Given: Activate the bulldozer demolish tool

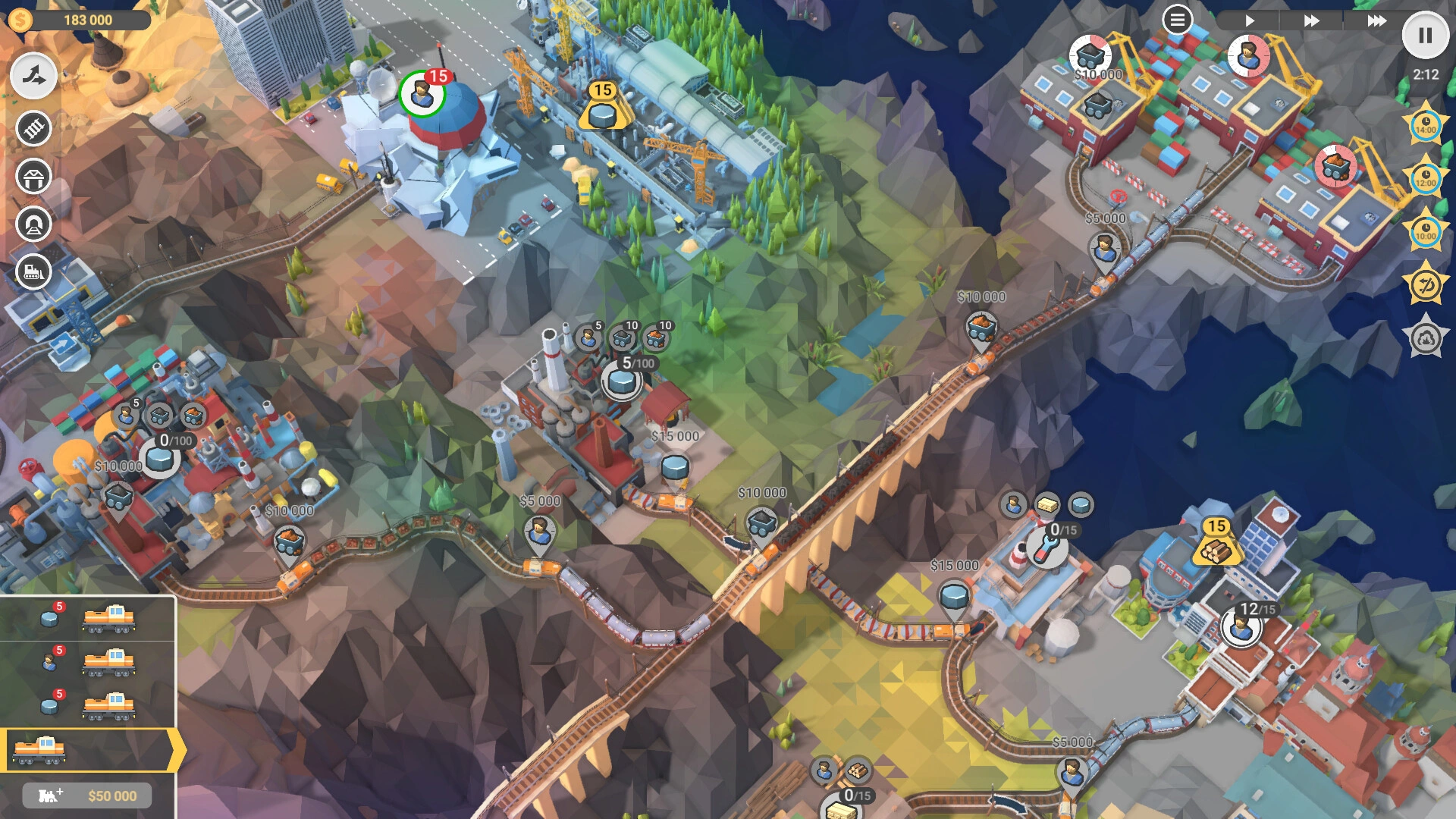Looking at the screenshot, I should pos(33,271).
